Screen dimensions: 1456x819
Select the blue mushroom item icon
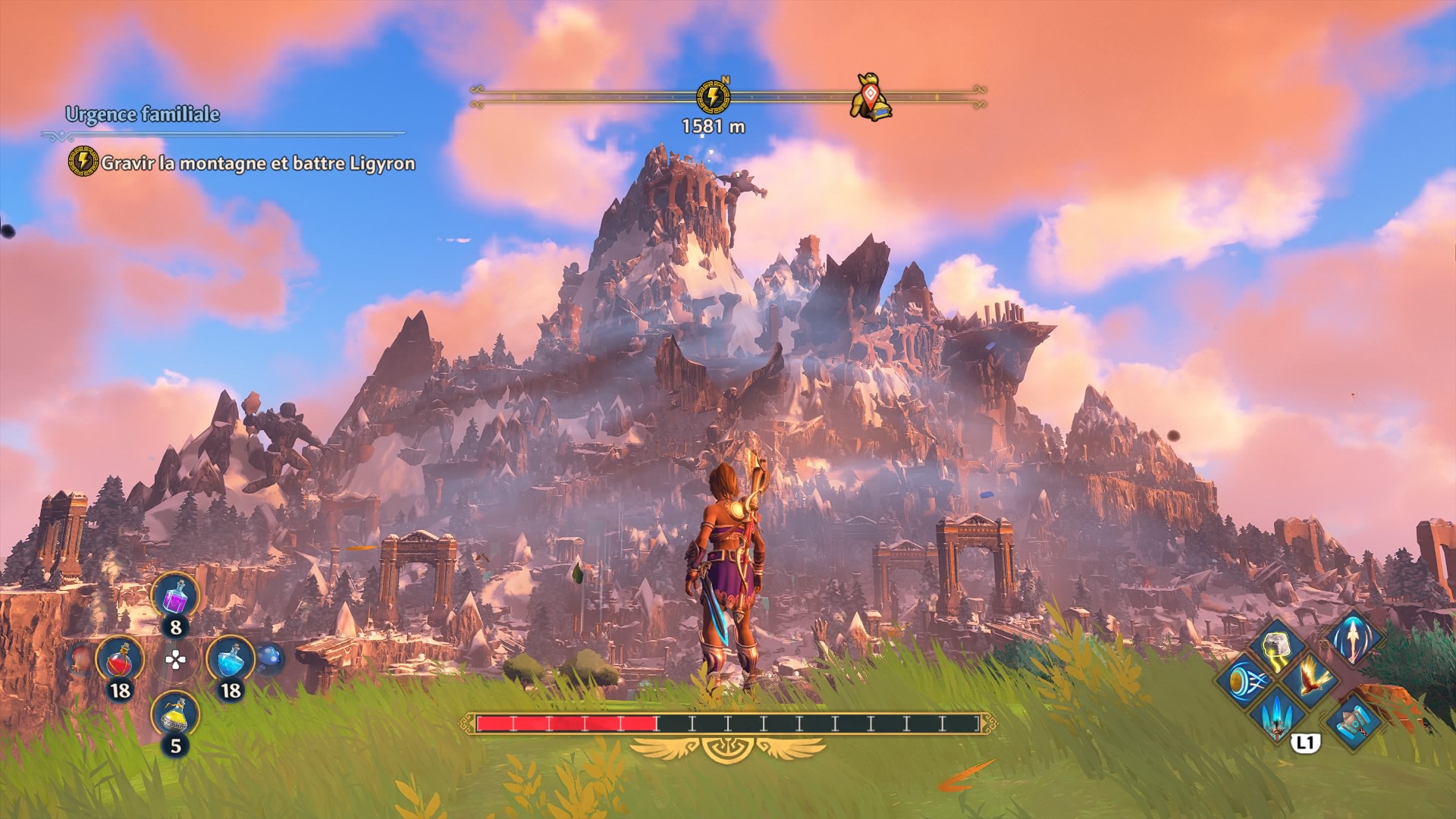[x=269, y=659]
